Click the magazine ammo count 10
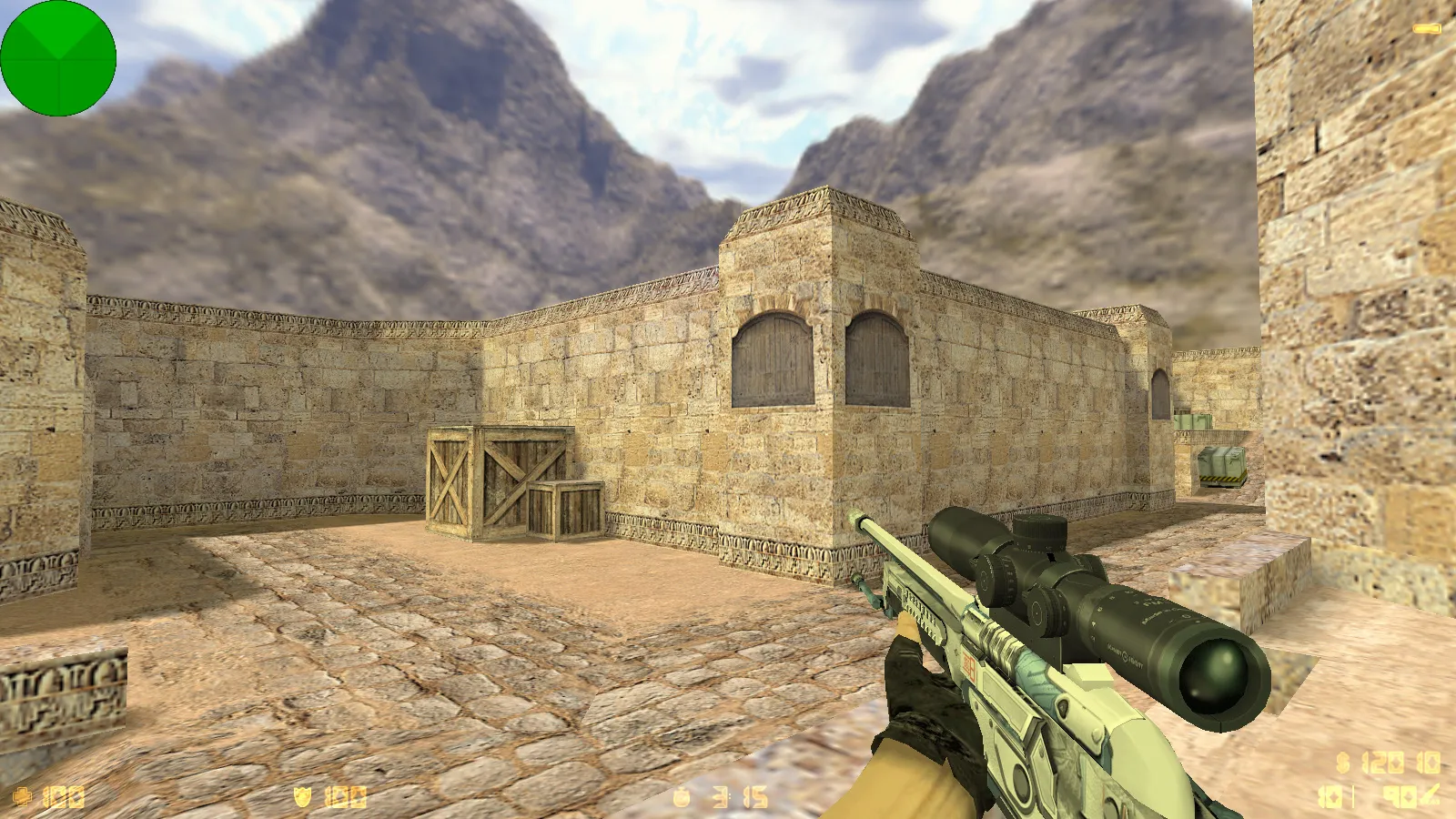Image resolution: width=1456 pixels, height=819 pixels. click(x=1330, y=794)
